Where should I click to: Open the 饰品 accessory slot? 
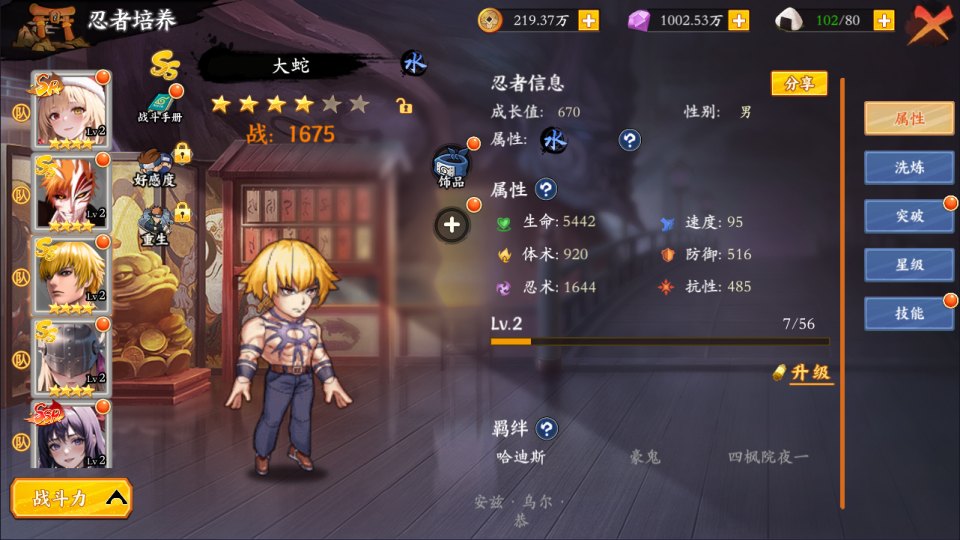(x=451, y=166)
